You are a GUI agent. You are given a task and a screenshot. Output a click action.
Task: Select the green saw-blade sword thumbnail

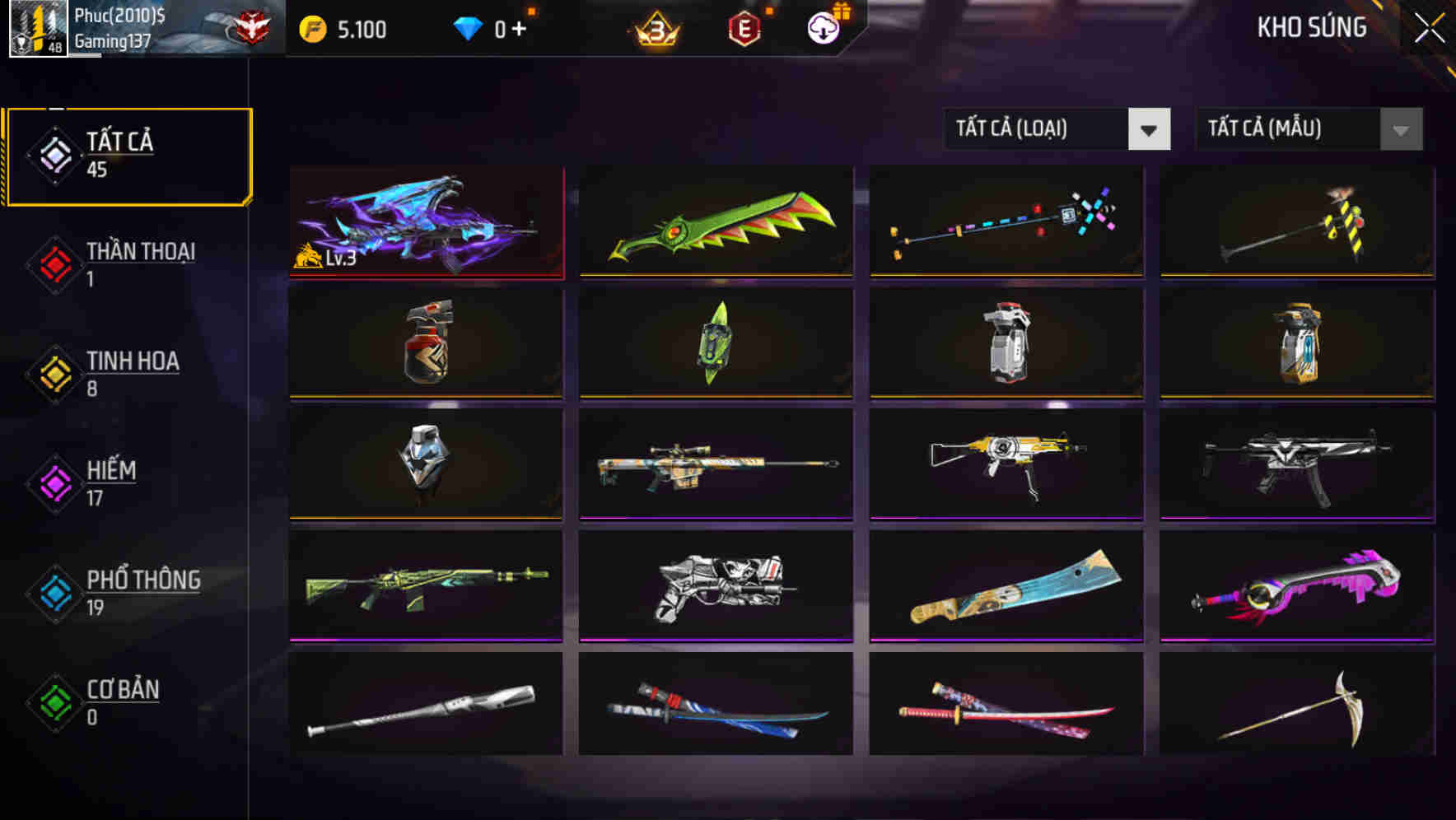pos(716,222)
